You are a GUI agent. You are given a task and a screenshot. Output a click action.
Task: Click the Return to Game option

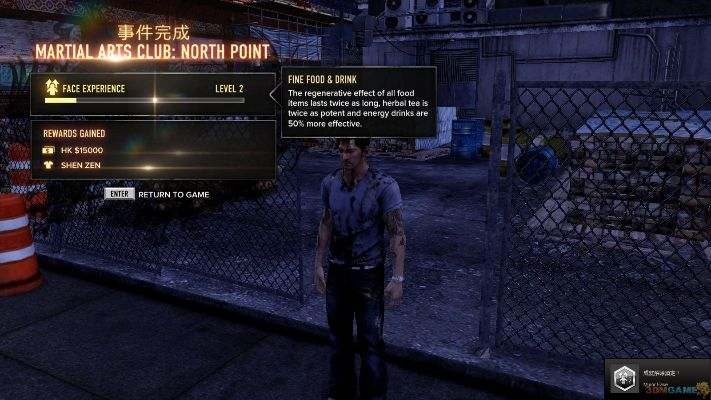158,194
